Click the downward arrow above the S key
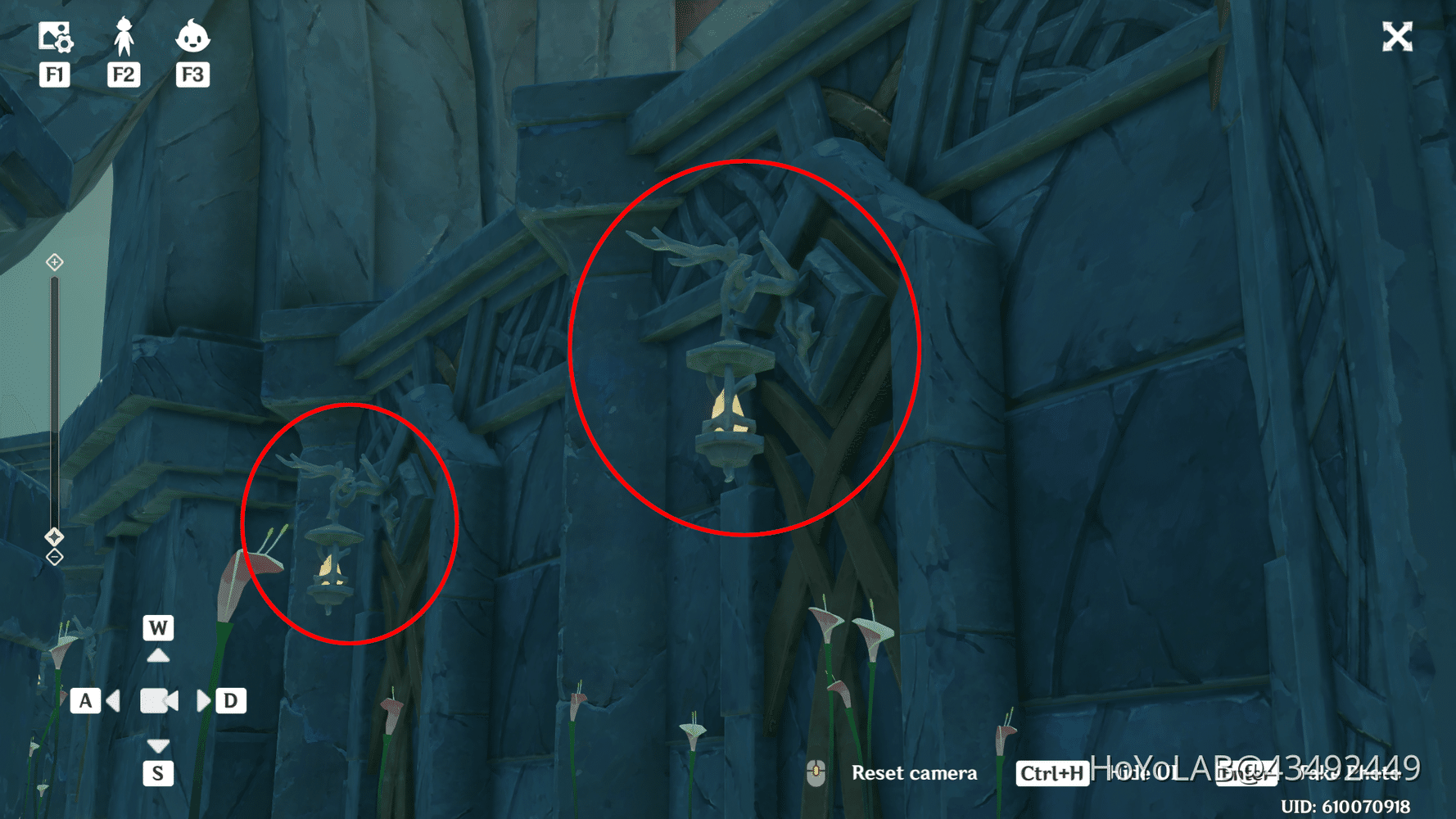This screenshot has height=819, width=1456. point(158,745)
